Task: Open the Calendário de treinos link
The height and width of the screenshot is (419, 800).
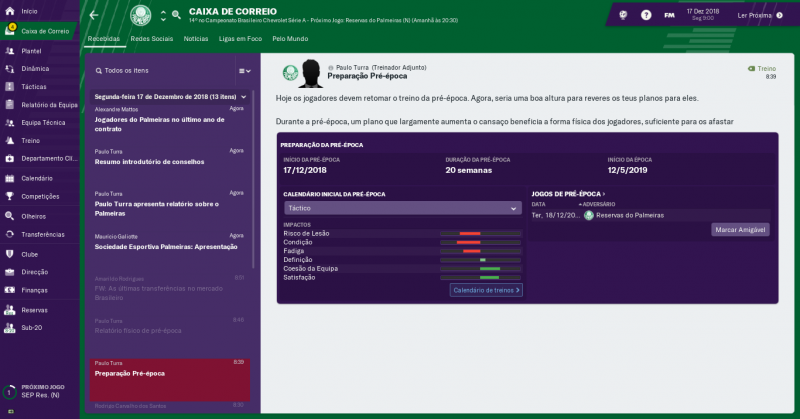Action: pos(486,290)
